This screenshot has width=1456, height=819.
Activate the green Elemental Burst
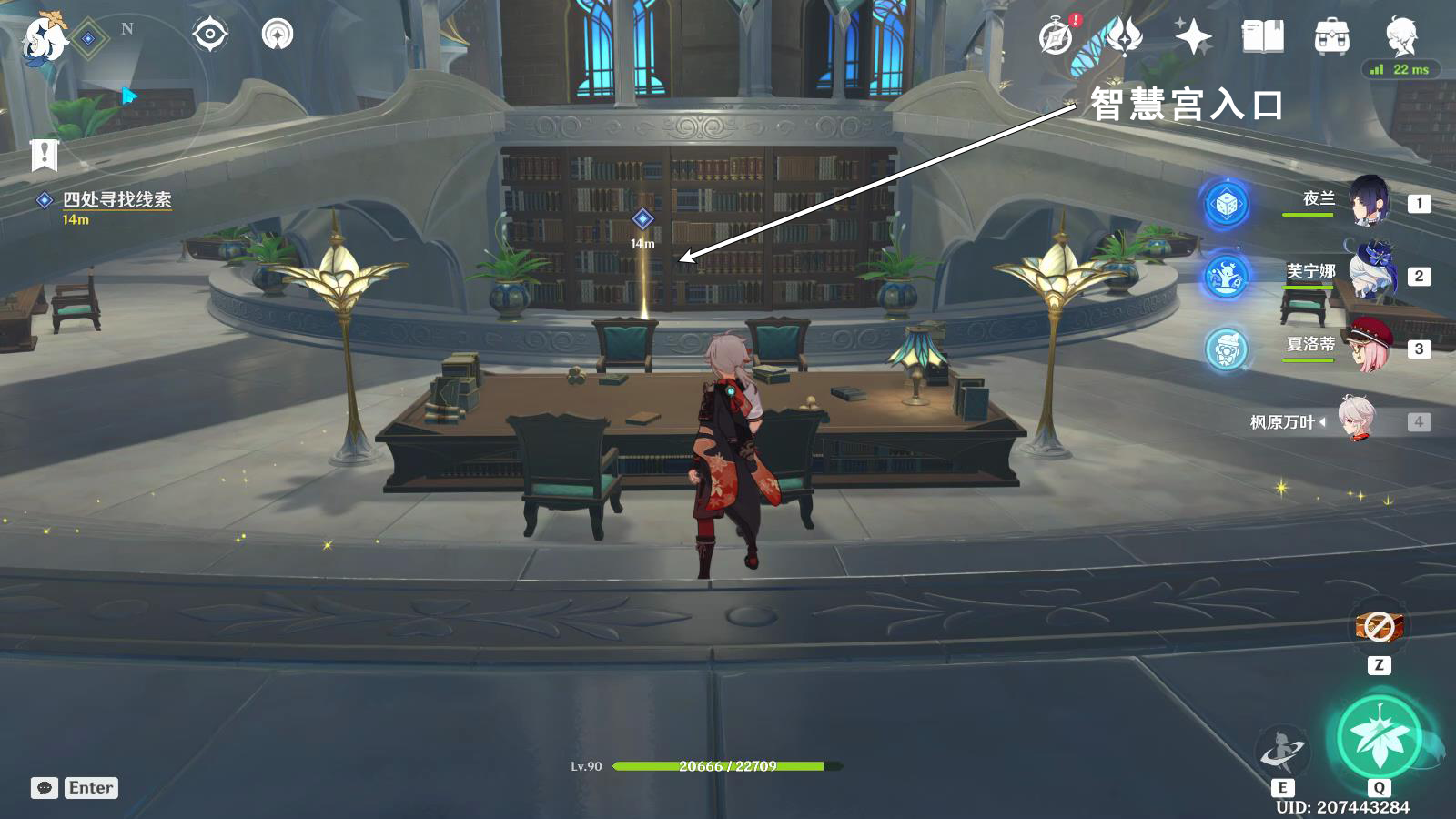pyautogui.click(x=1379, y=737)
